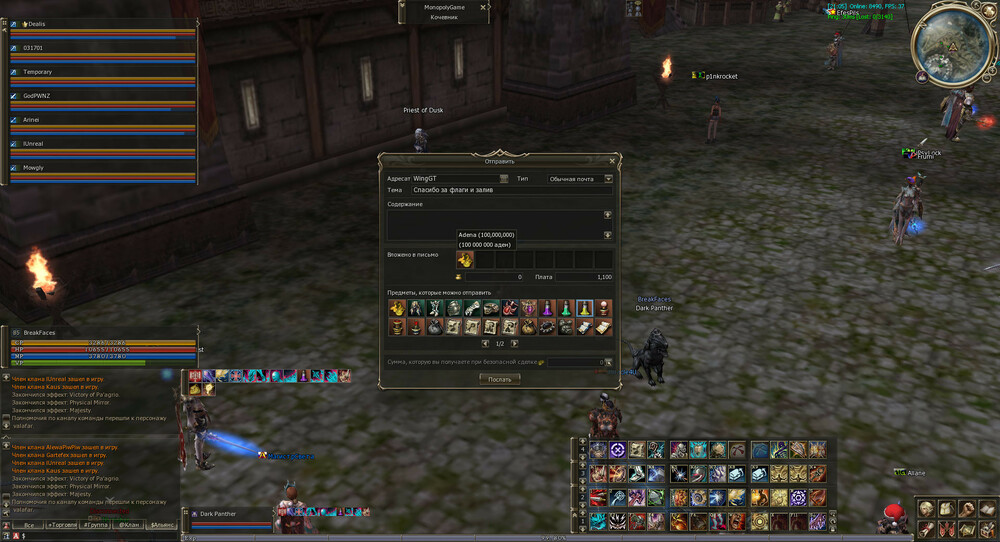Switch chat to the Все tab

tap(29, 525)
